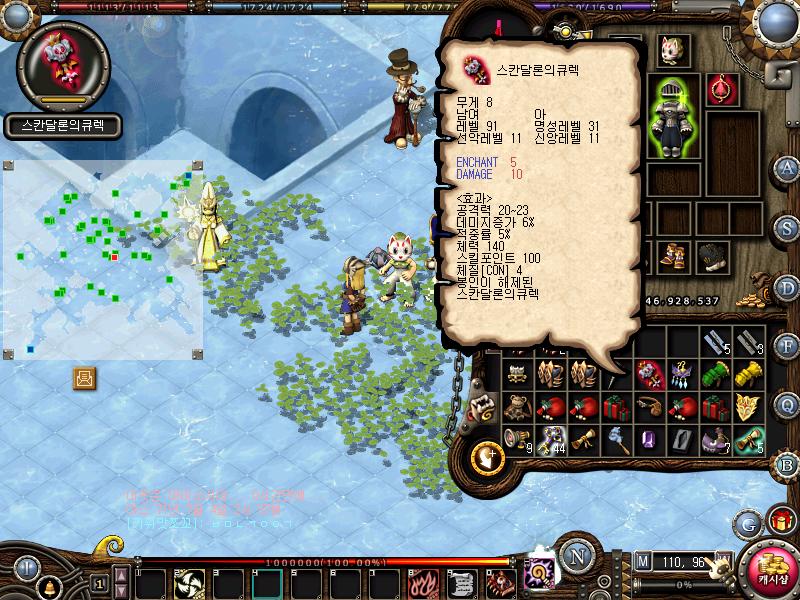Select the purple gem in inventory
Screen dimensions: 800x600
tap(648, 439)
